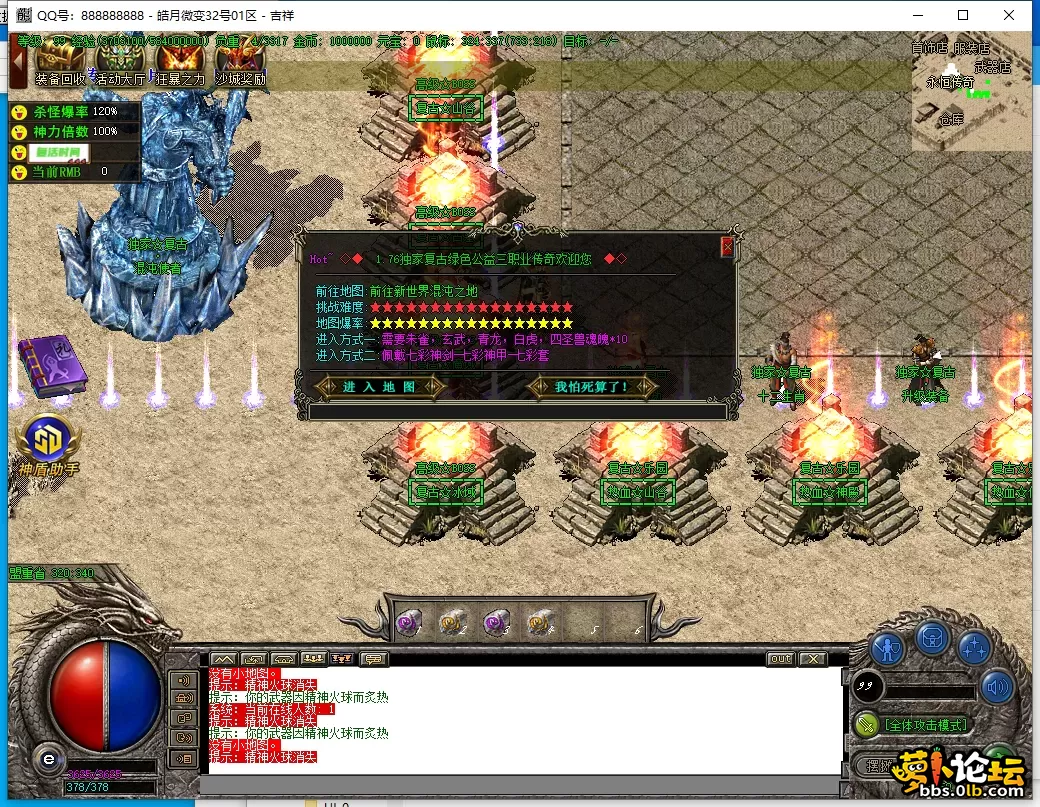Choose the 我怕死算了 decline option
This screenshot has height=807, width=1040.
592,386
